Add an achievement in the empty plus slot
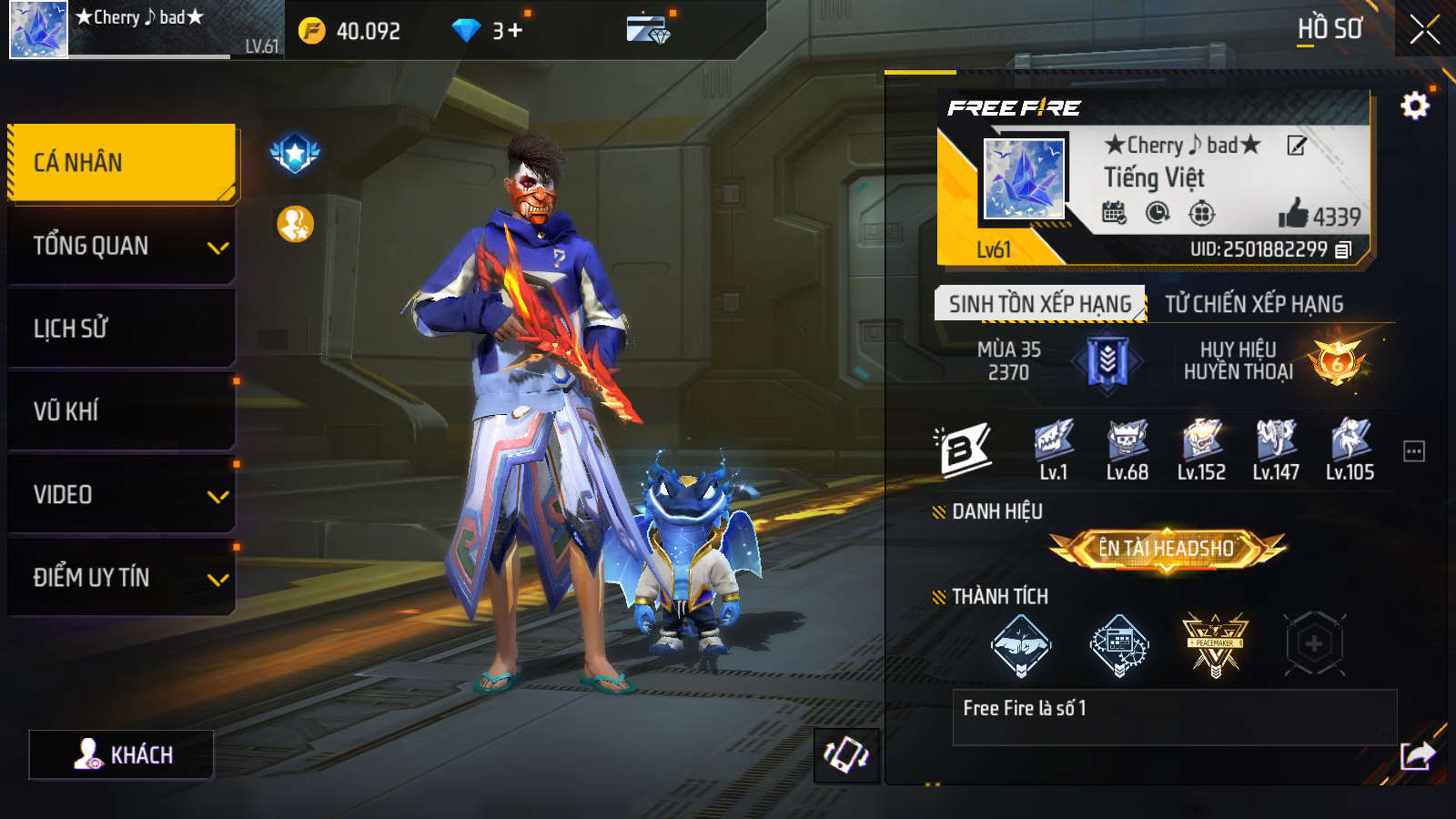 (x=1314, y=644)
